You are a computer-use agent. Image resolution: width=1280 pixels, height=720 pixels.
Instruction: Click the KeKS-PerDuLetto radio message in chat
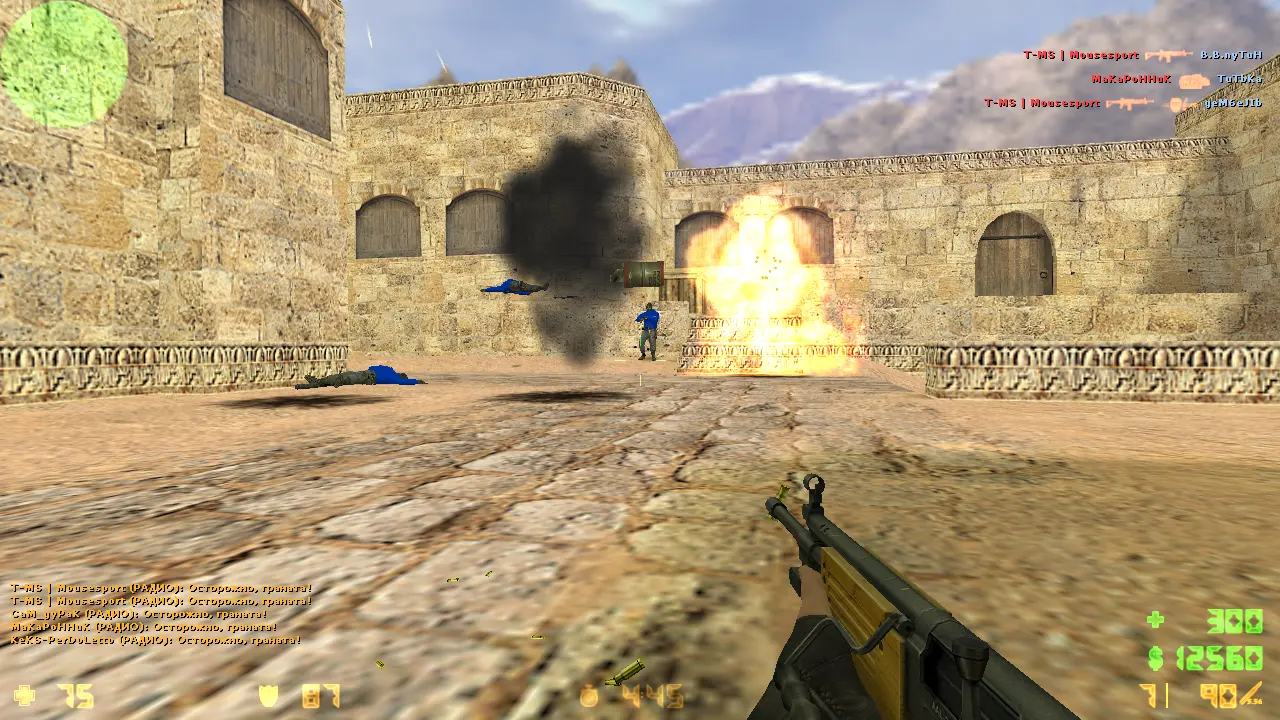(x=155, y=640)
